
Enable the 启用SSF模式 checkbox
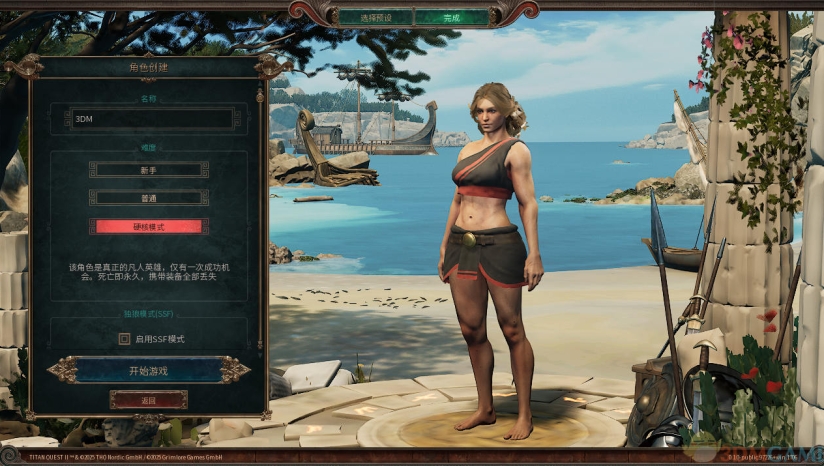point(125,339)
